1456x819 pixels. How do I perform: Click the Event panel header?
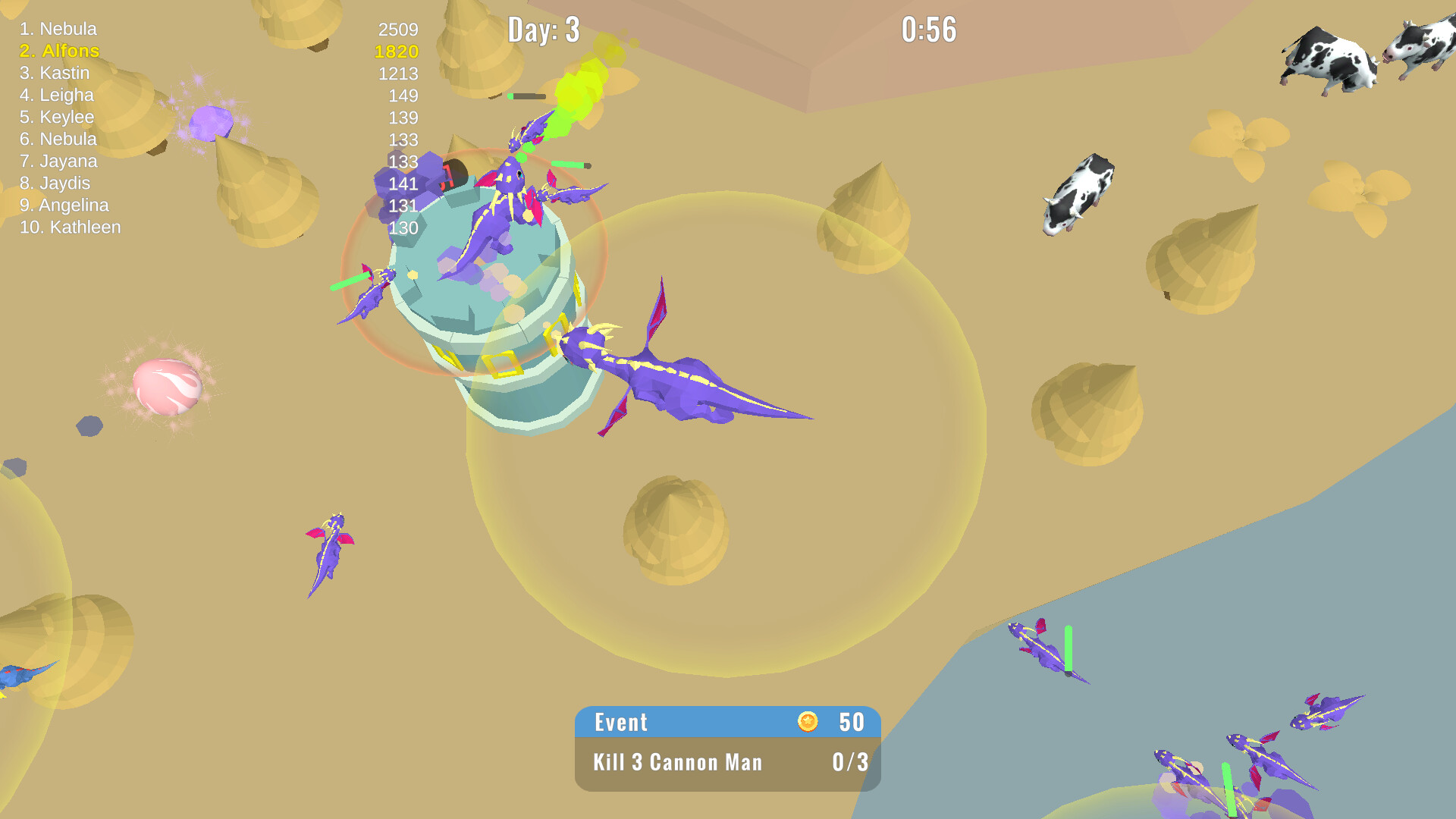click(620, 722)
